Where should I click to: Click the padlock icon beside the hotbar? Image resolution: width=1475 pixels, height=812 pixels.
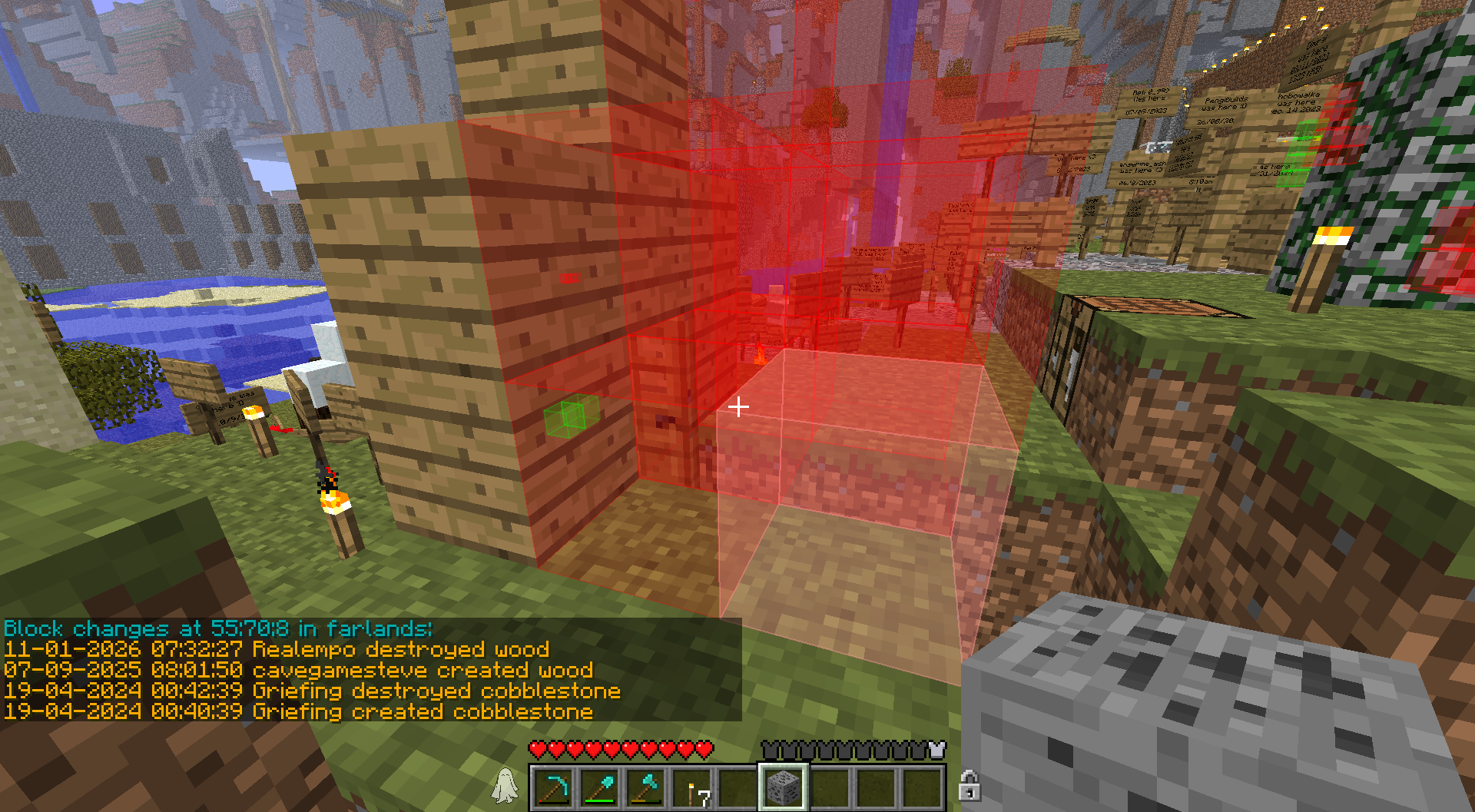coord(969,786)
